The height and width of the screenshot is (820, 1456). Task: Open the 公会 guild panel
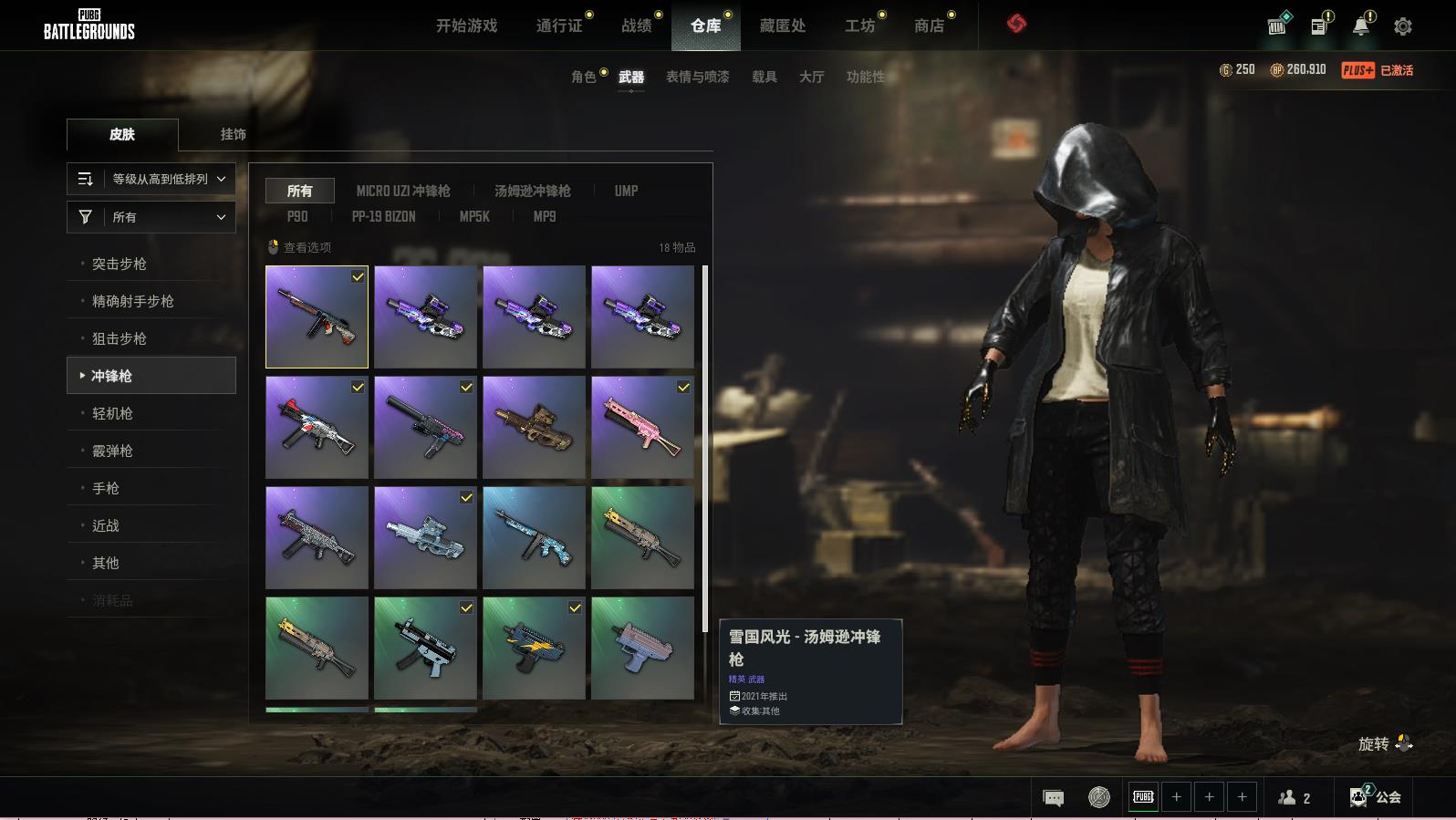(x=1377, y=797)
